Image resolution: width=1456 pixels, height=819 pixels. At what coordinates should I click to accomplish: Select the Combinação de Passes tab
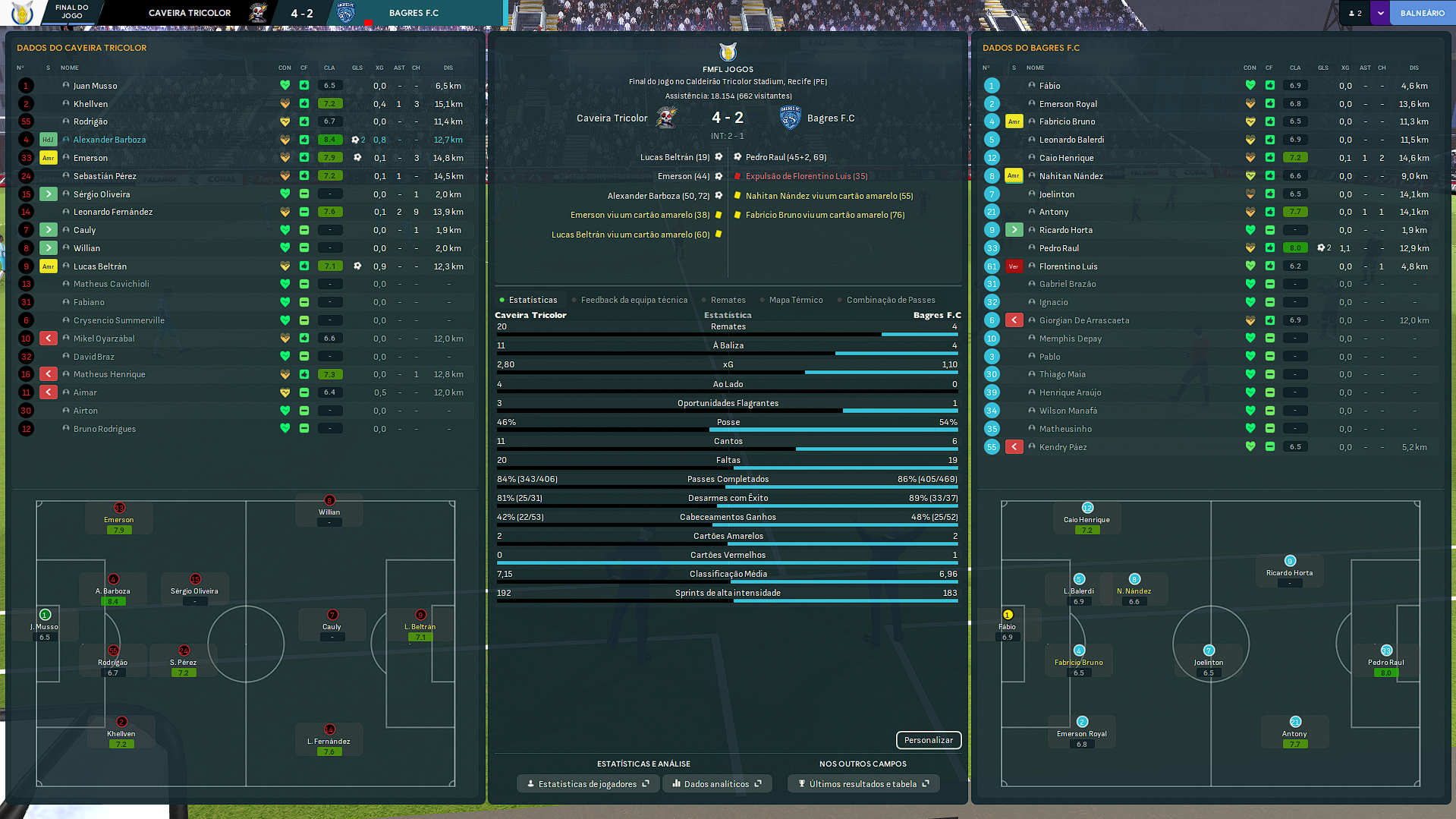(x=890, y=300)
